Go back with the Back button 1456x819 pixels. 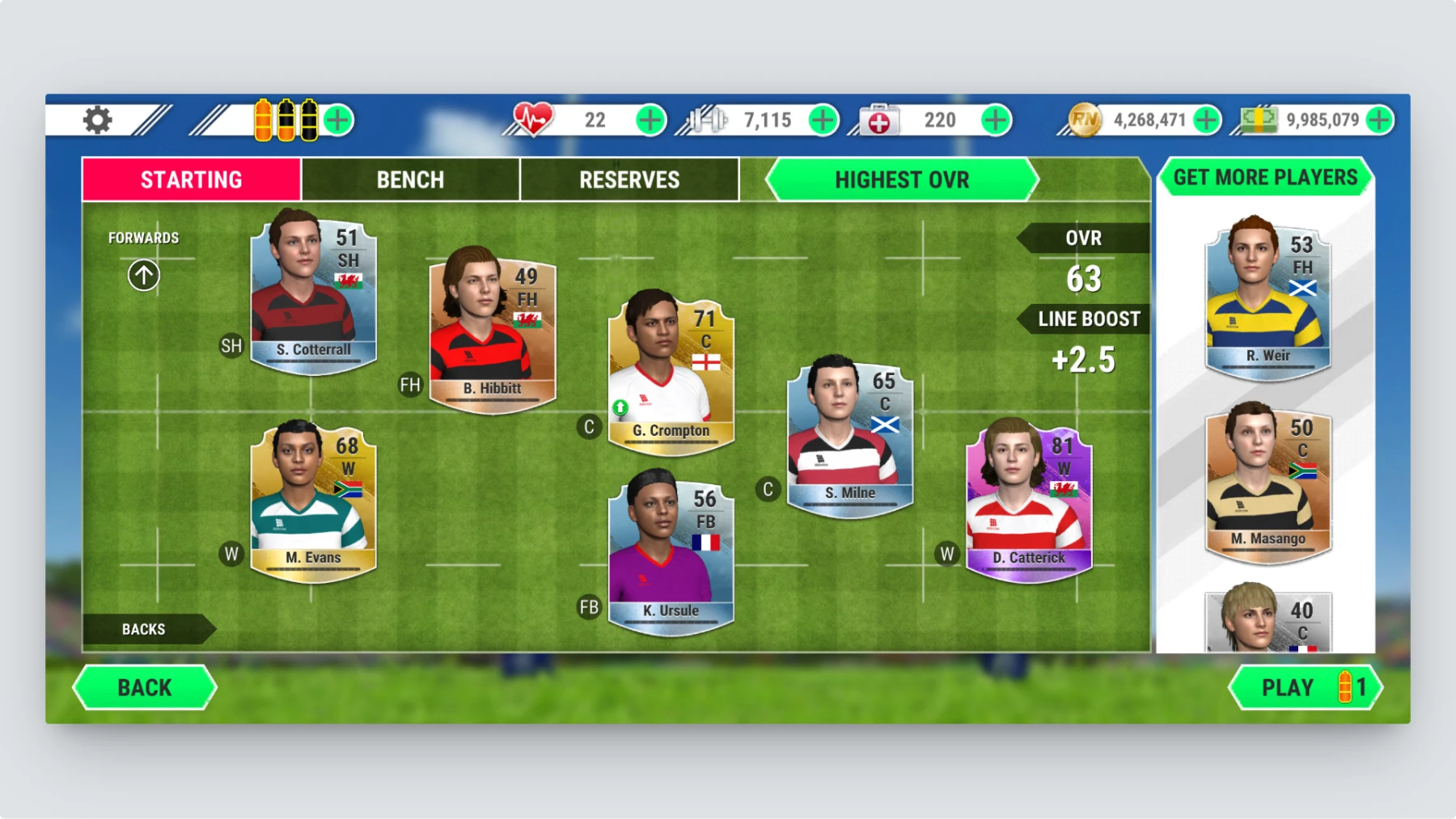pyautogui.click(x=145, y=687)
